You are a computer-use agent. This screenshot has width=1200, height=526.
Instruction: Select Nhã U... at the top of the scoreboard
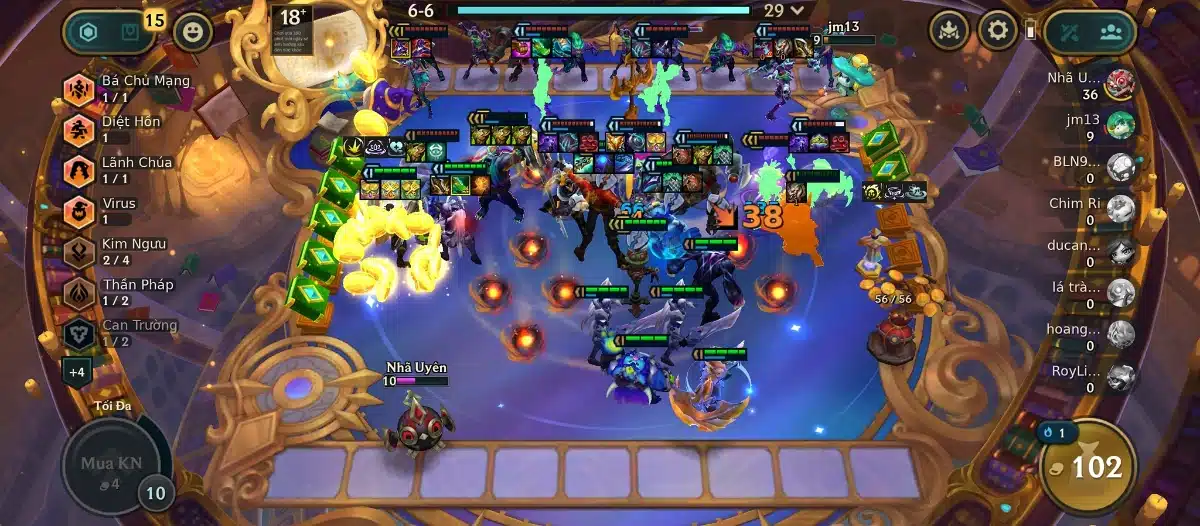1120,85
